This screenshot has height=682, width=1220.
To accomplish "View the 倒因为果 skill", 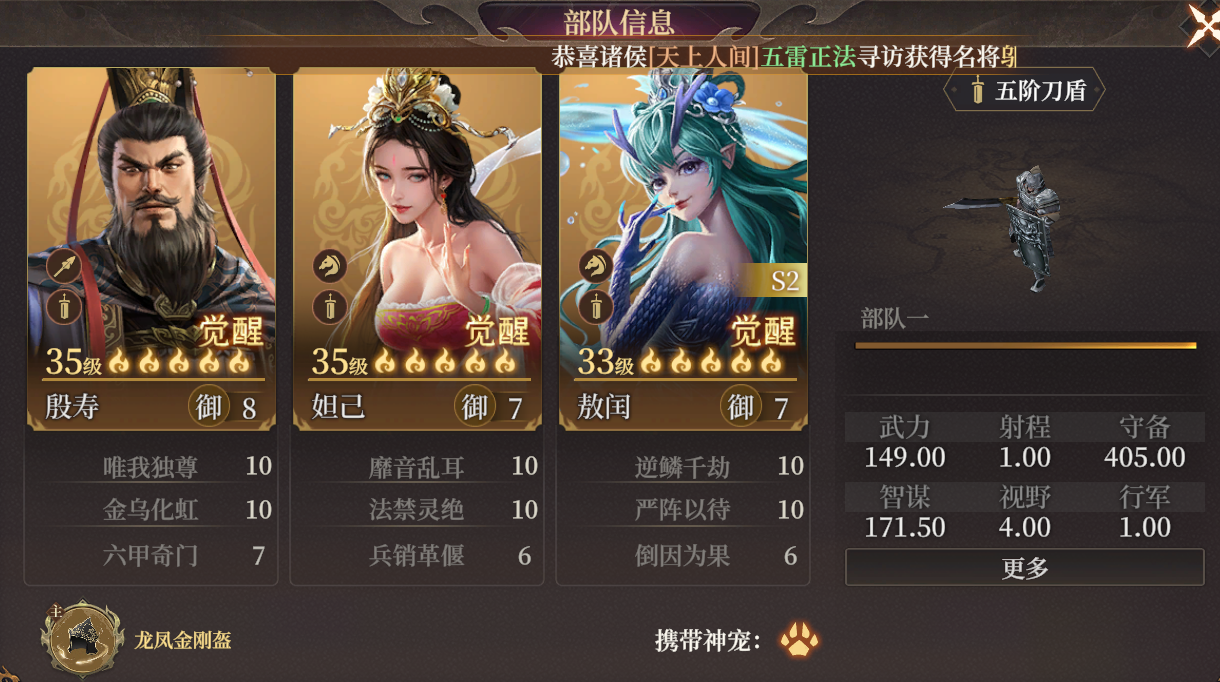I will tap(682, 555).
